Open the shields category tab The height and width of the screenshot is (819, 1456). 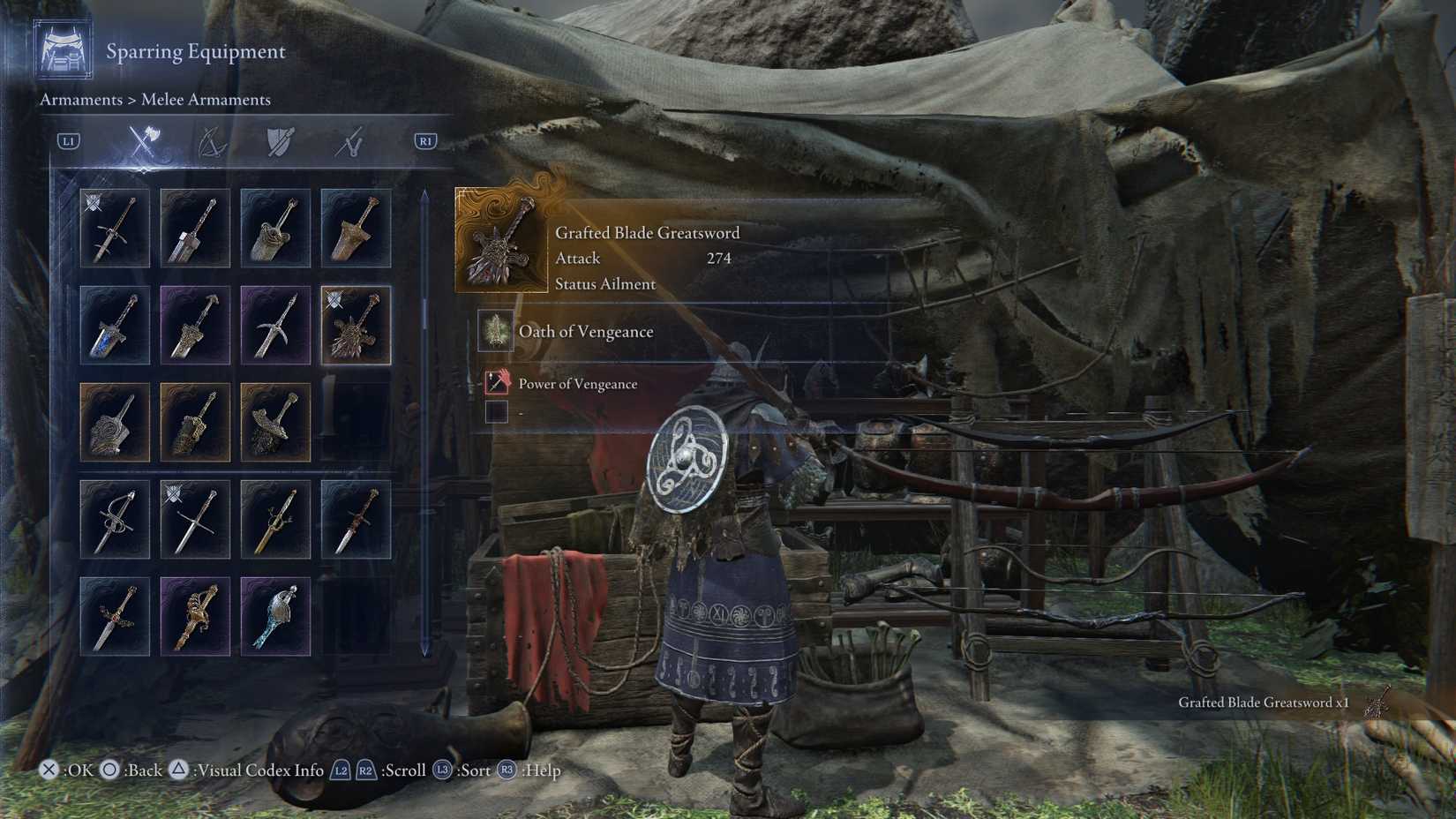pyautogui.click(x=280, y=141)
